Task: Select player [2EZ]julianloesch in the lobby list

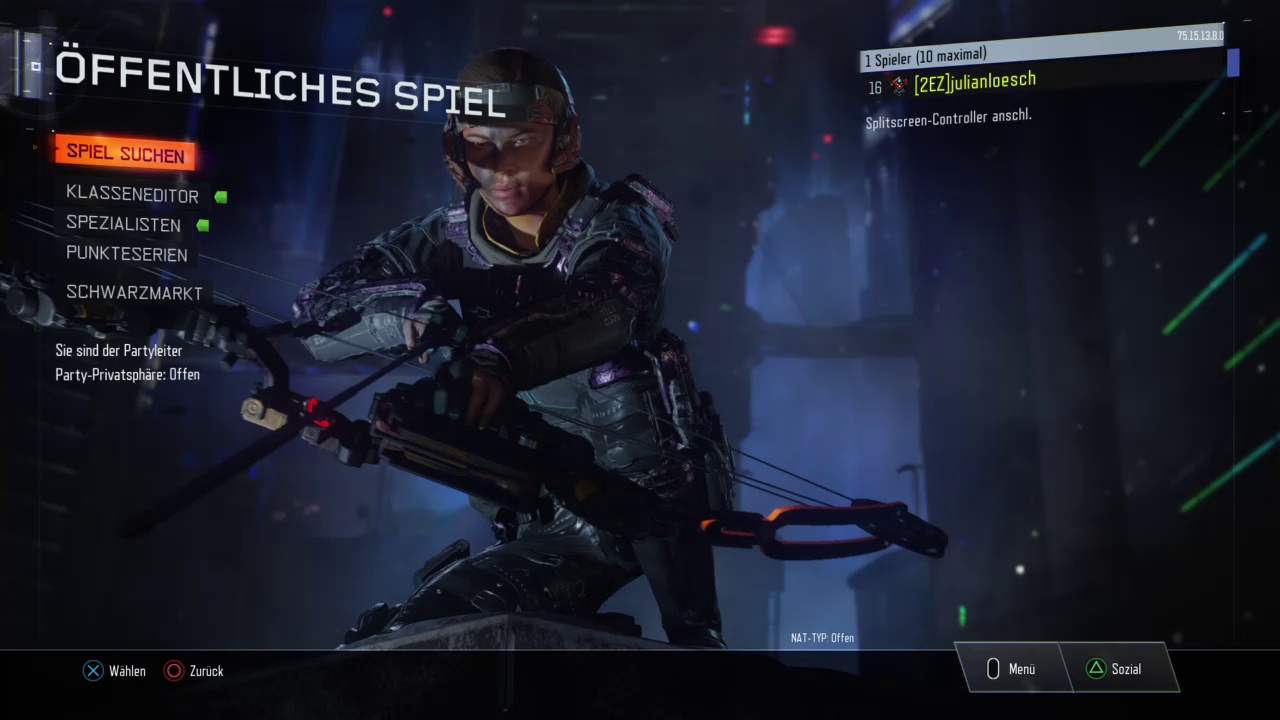Action: click(974, 82)
